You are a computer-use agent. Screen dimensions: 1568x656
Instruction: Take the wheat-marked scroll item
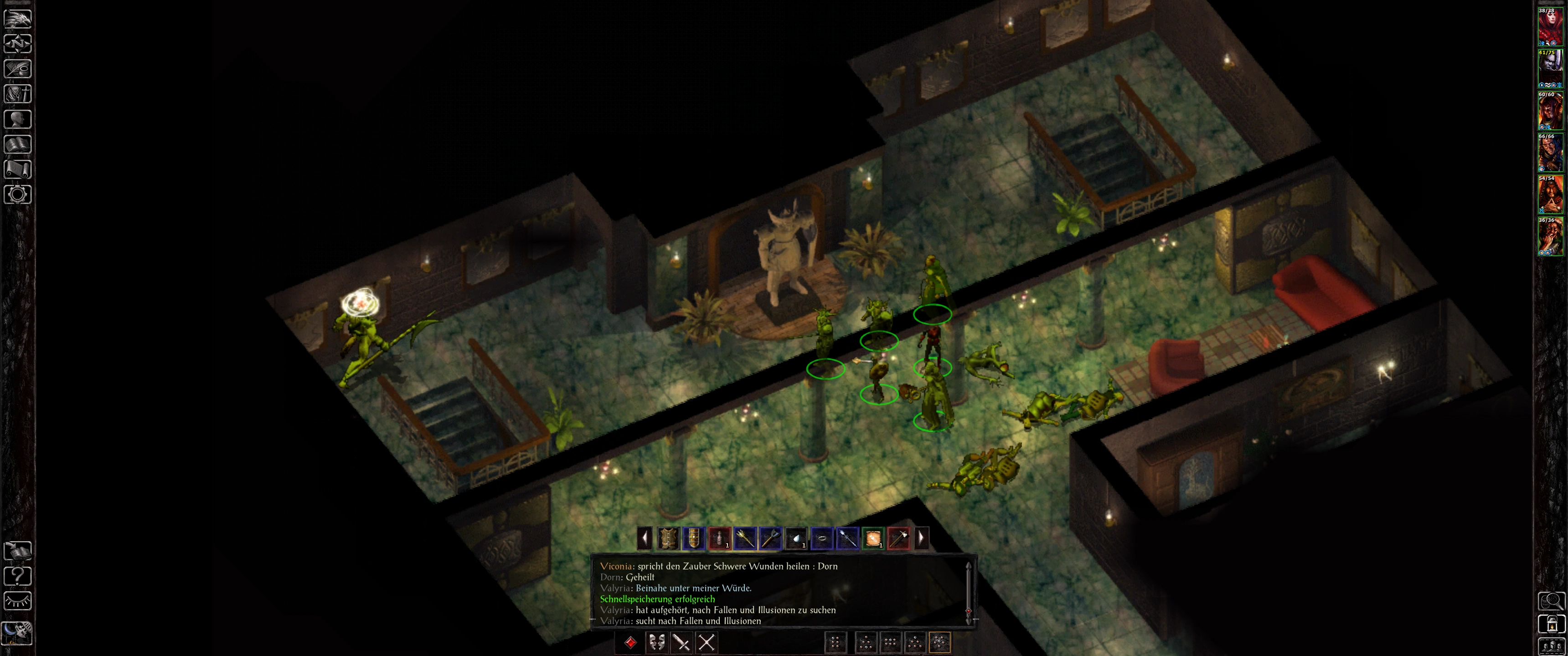(x=873, y=538)
